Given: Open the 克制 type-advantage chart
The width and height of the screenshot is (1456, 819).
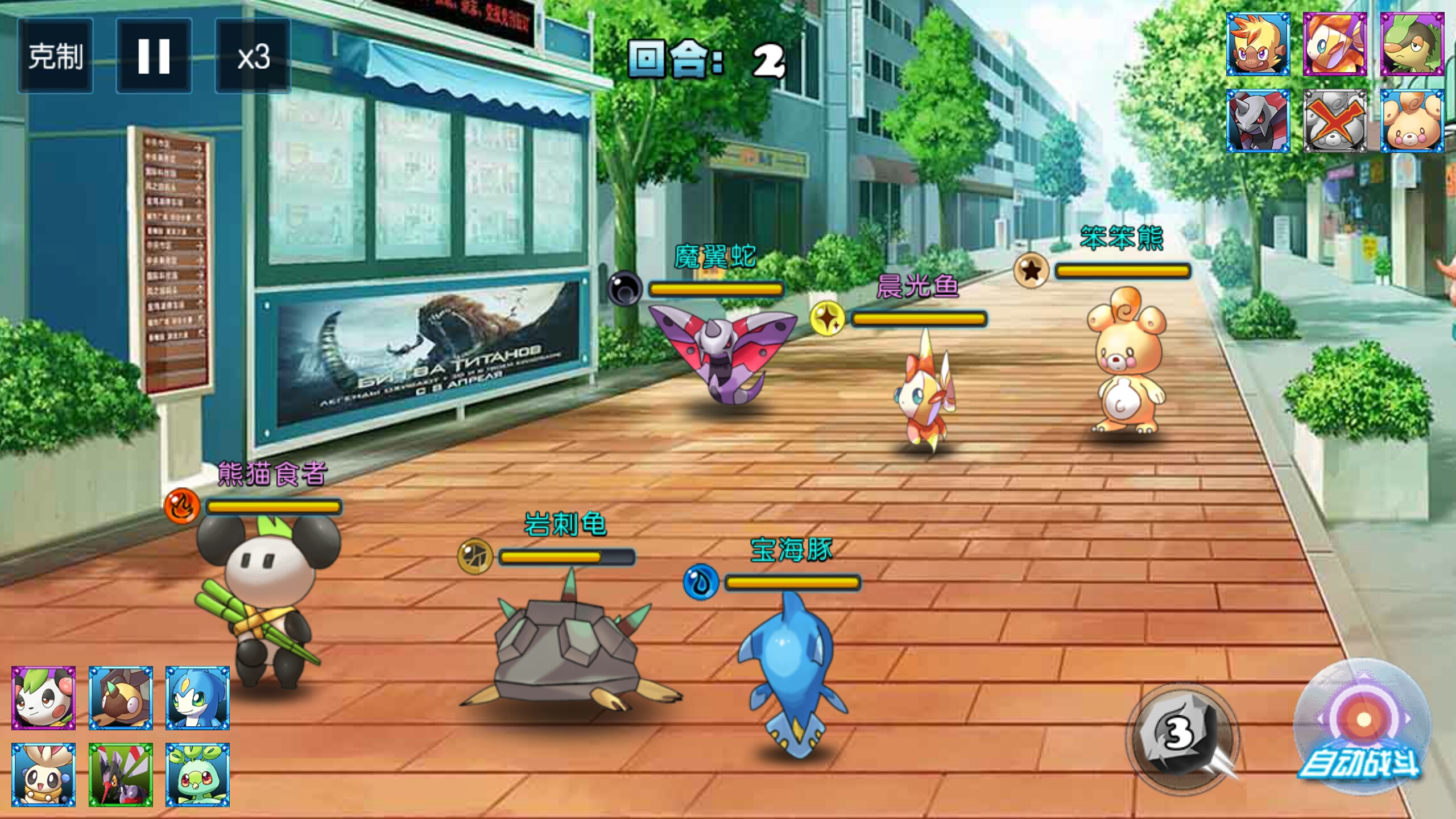Looking at the screenshot, I should click(55, 56).
